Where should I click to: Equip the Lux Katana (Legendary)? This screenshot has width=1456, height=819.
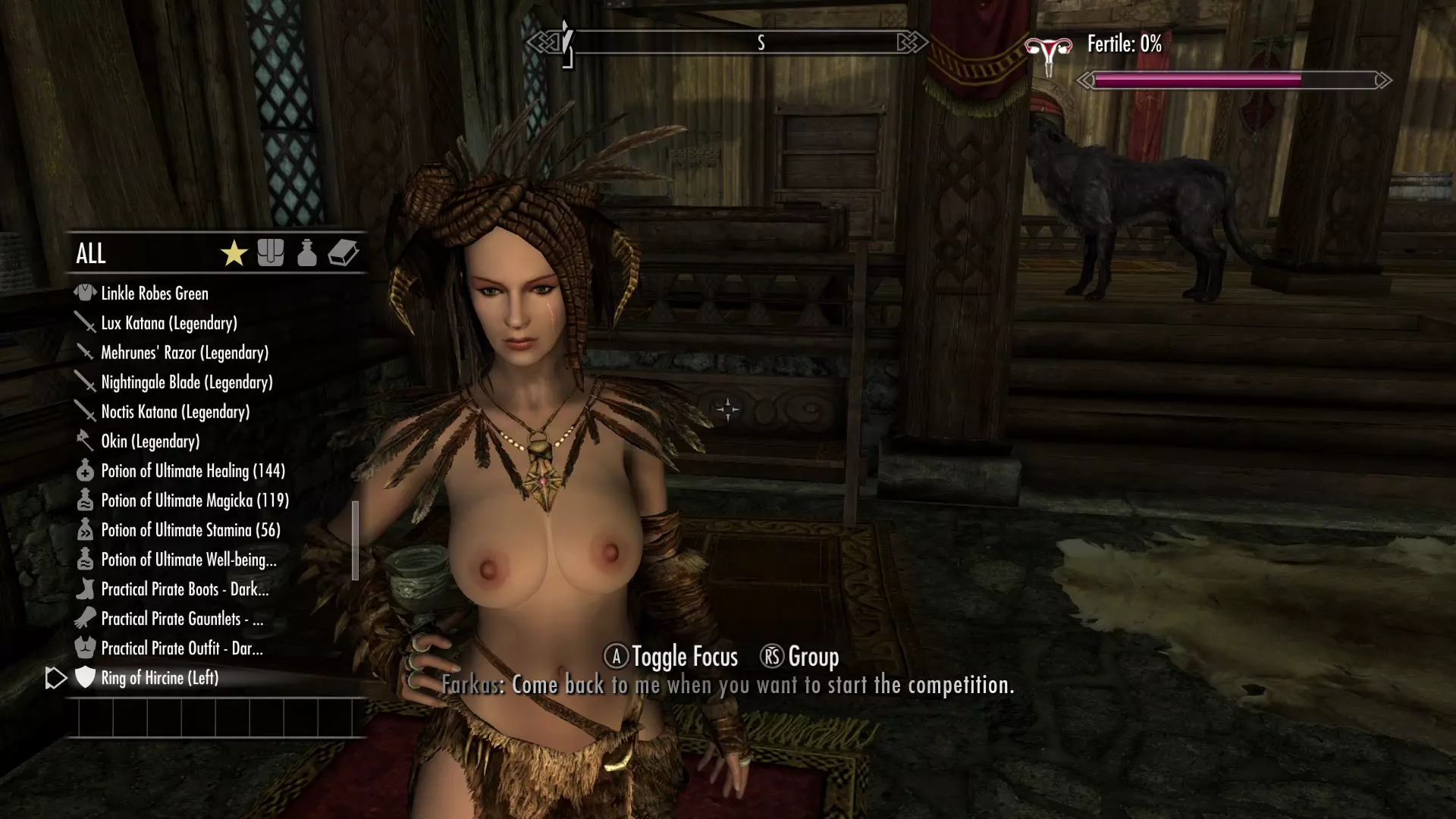point(169,323)
